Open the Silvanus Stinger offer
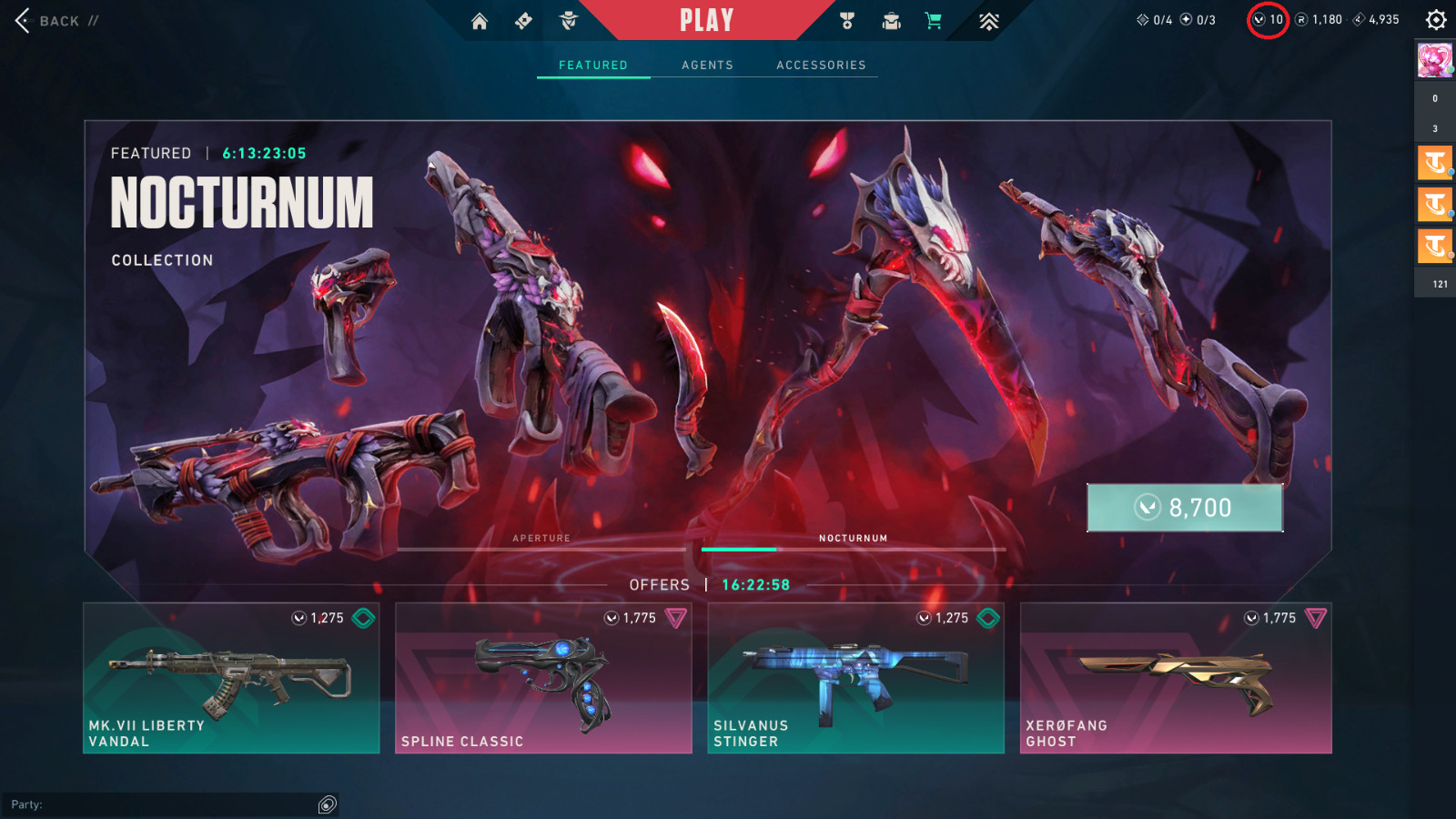This screenshot has width=1456, height=819. tap(855, 678)
